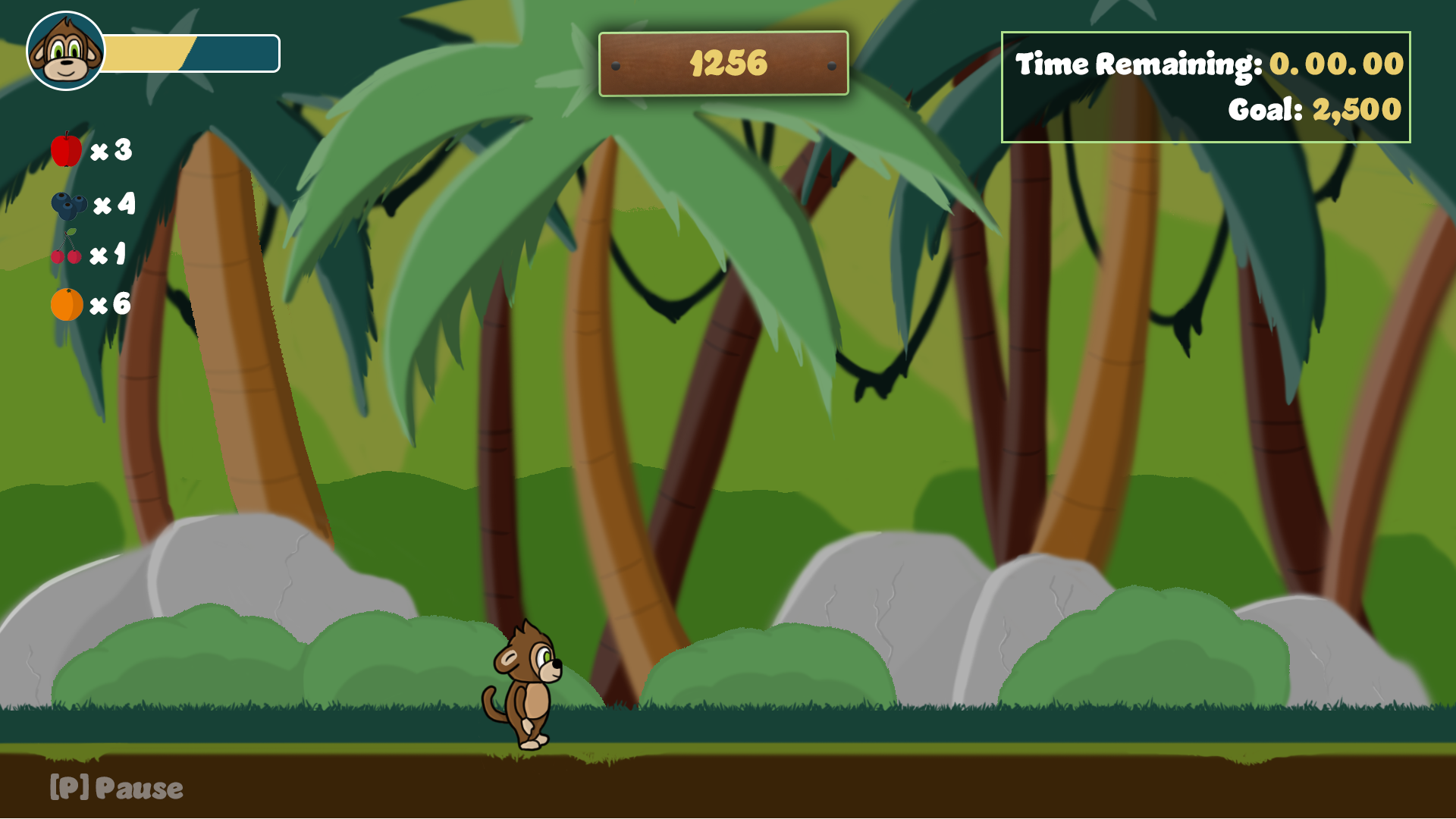Select the cherries counter icon
This screenshot has width=1456, height=819.
(x=67, y=249)
